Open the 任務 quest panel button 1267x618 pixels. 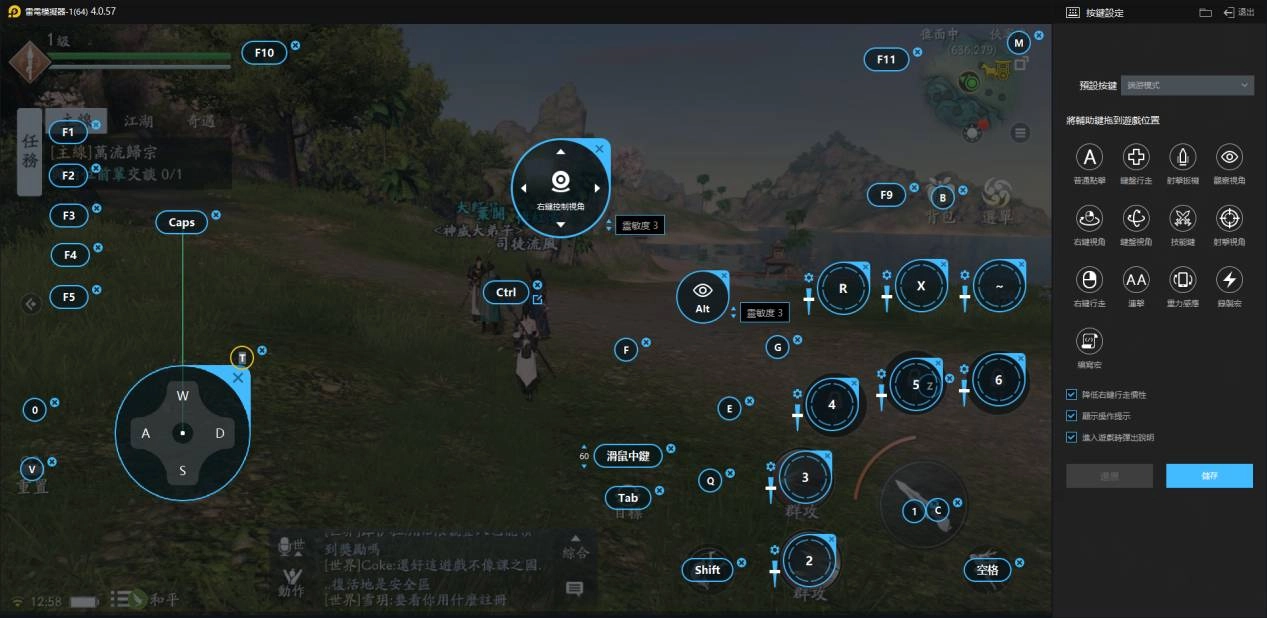pyautogui.click(x=30, y=151)
